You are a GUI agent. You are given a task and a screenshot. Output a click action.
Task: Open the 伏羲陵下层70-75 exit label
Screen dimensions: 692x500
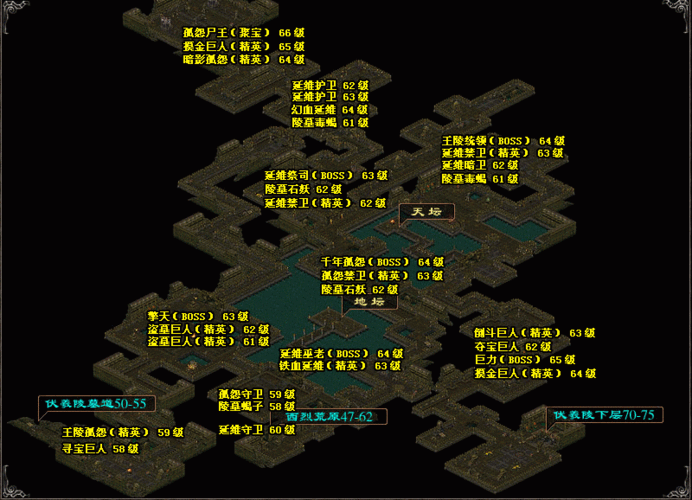pyautogui.click(x=604, y=415)
